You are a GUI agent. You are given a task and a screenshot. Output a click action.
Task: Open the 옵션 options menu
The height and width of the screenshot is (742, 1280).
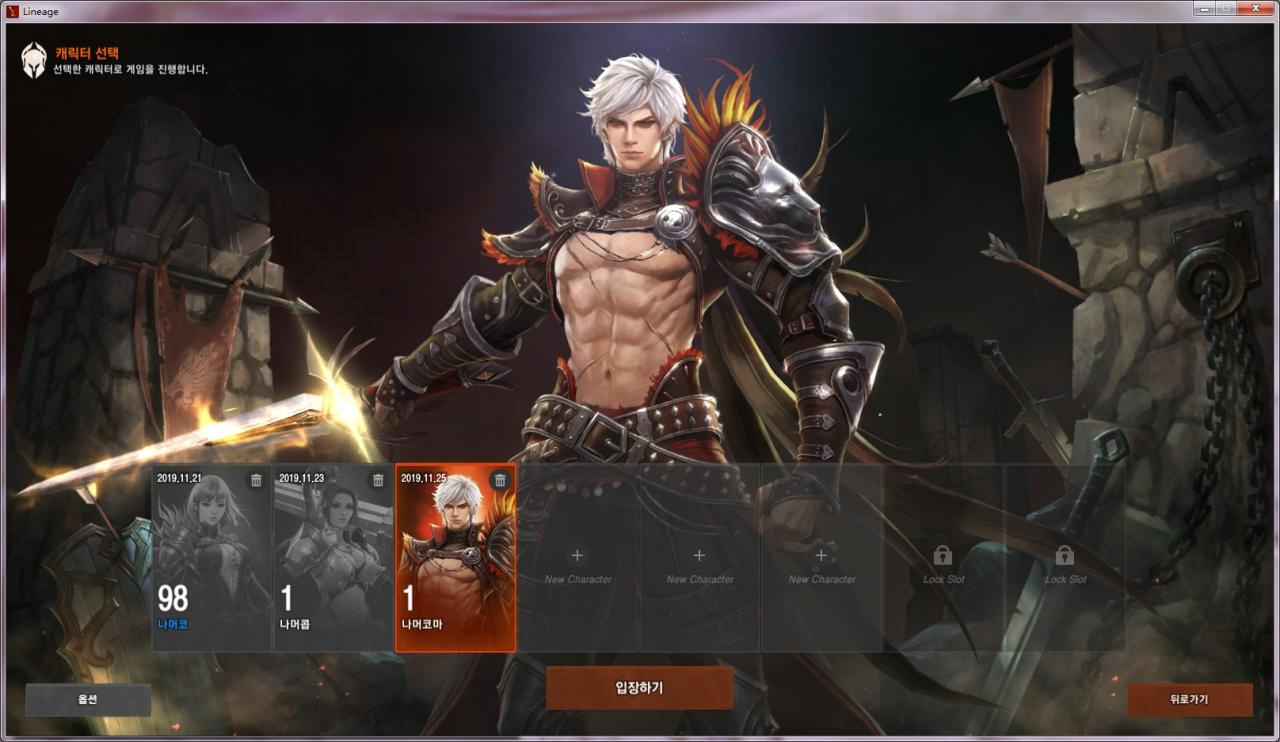[88, 700]
